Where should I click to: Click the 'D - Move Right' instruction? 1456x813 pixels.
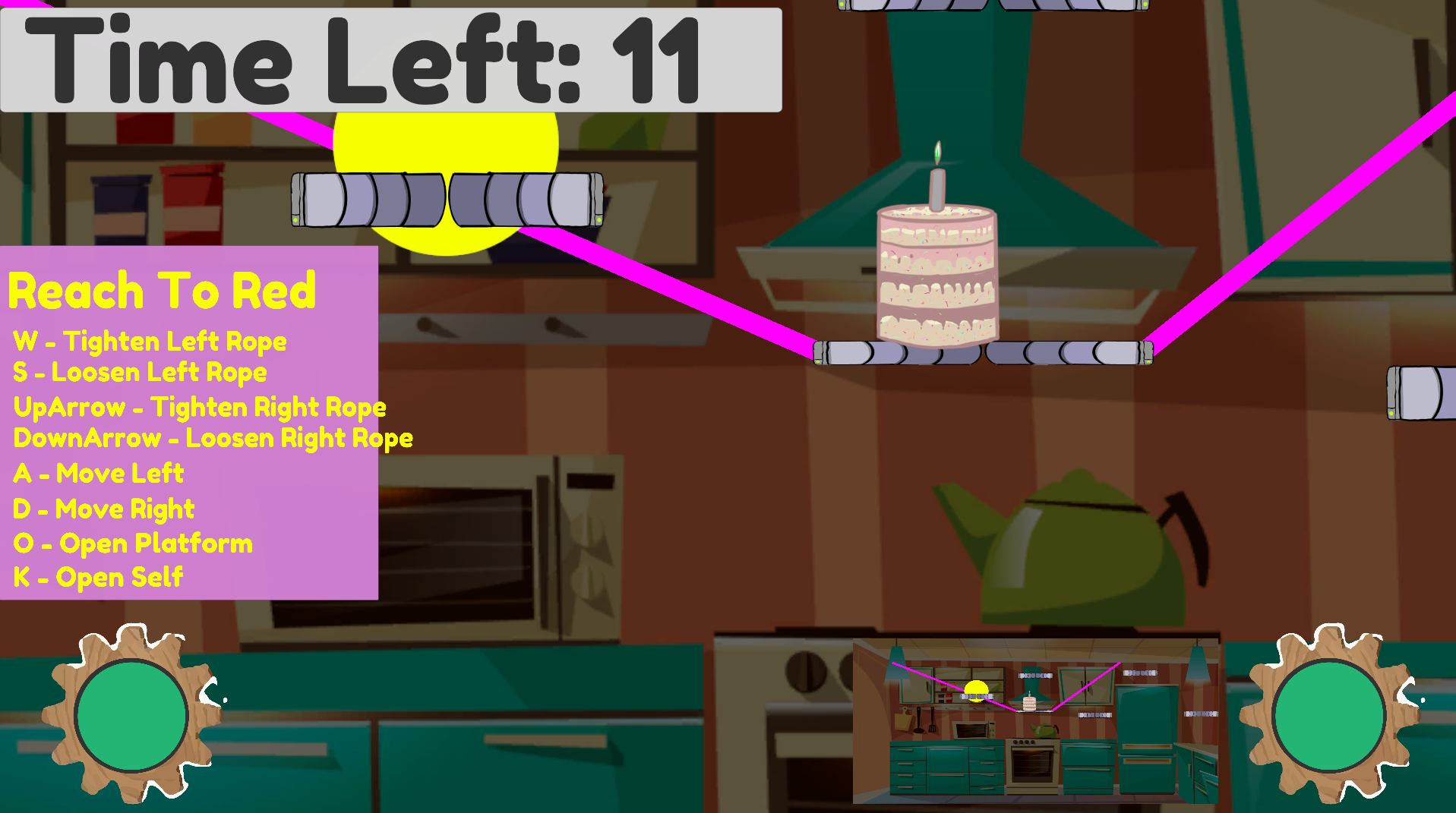point(103,509)
